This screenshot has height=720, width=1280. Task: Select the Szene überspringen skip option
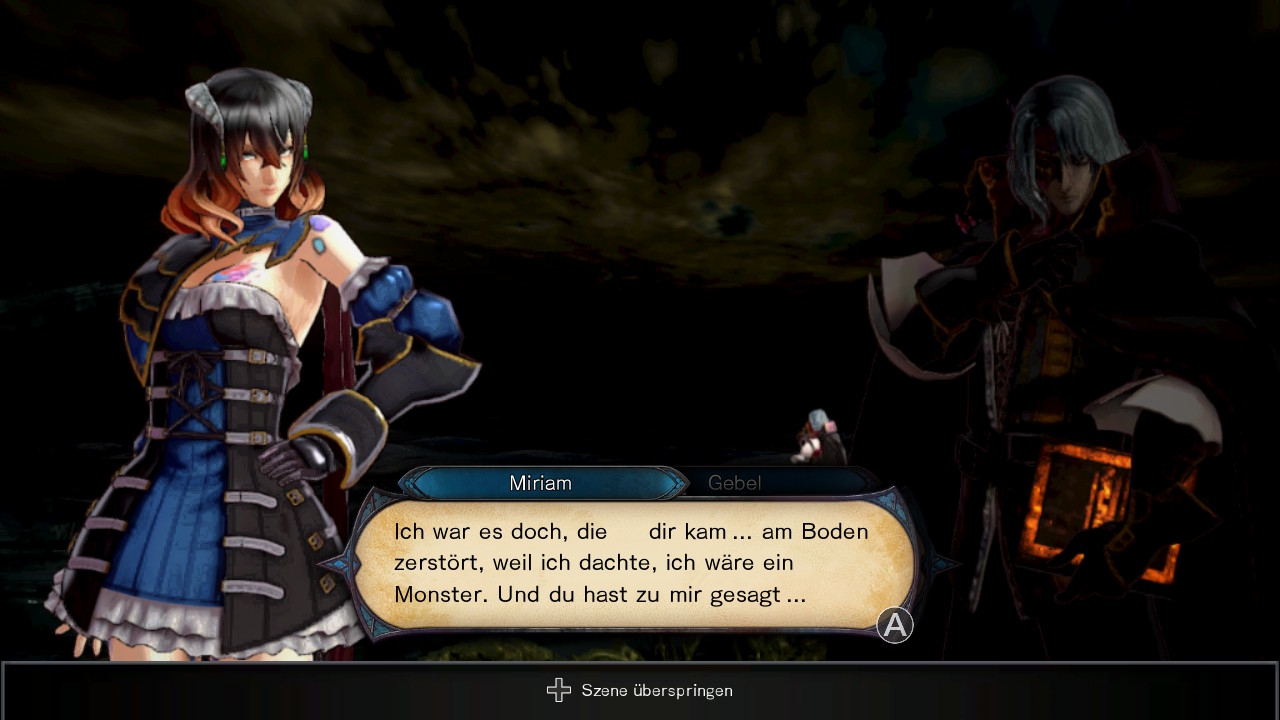tap(640, 690)
